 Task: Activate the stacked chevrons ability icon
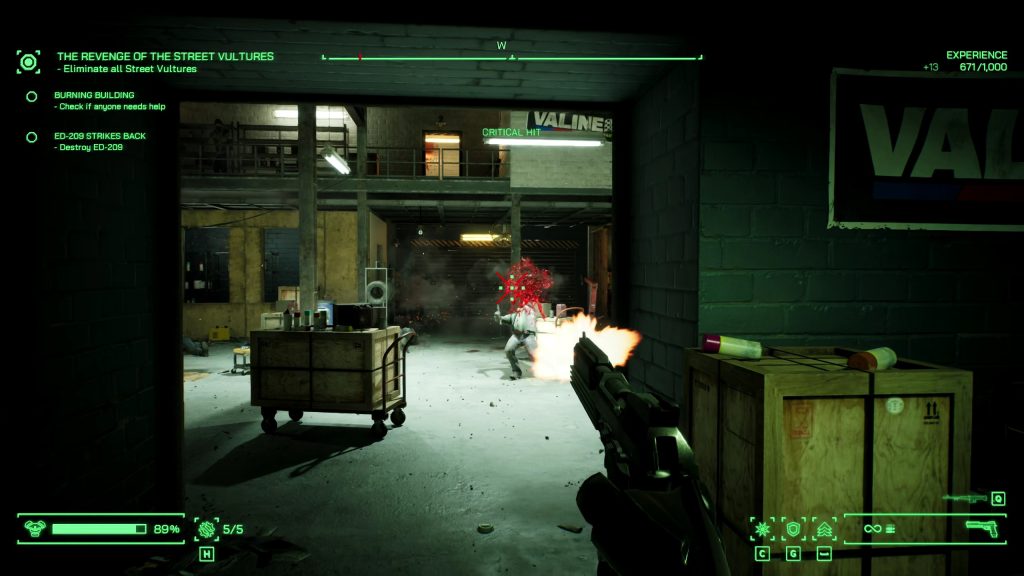825,529
